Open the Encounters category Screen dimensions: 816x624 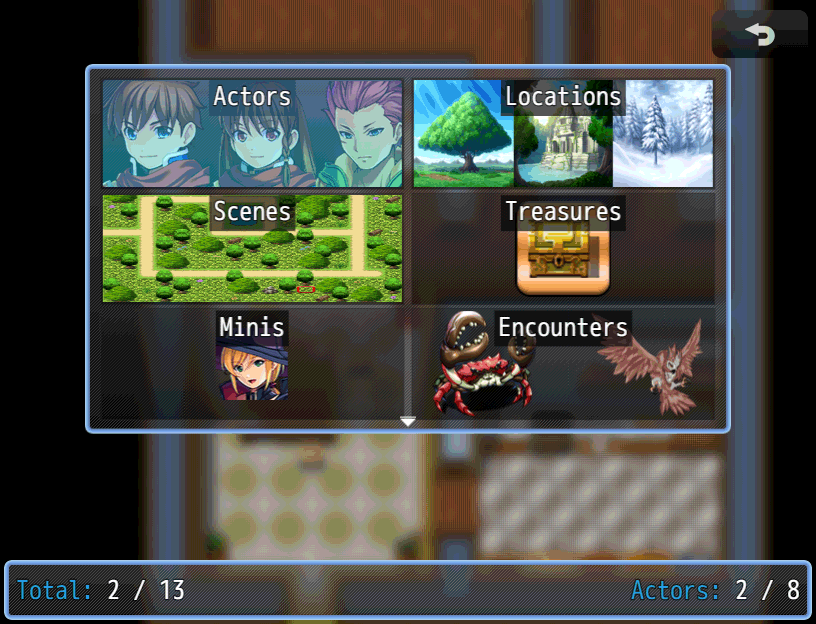click(x=563, y=362)
